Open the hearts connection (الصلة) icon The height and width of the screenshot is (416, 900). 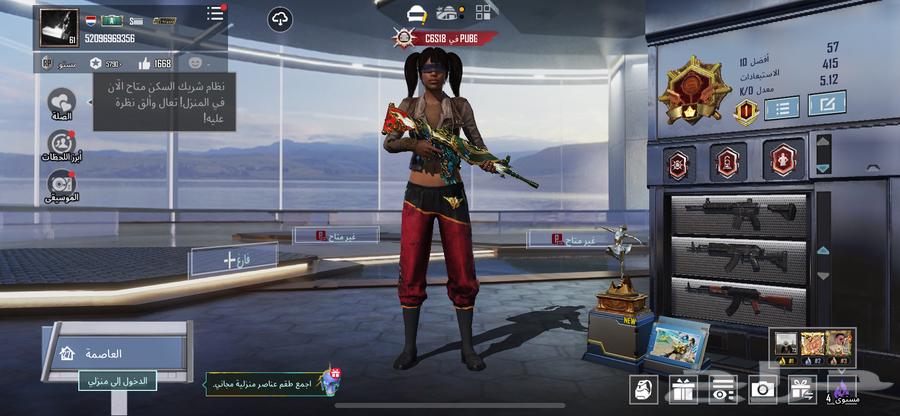(62, 102)
